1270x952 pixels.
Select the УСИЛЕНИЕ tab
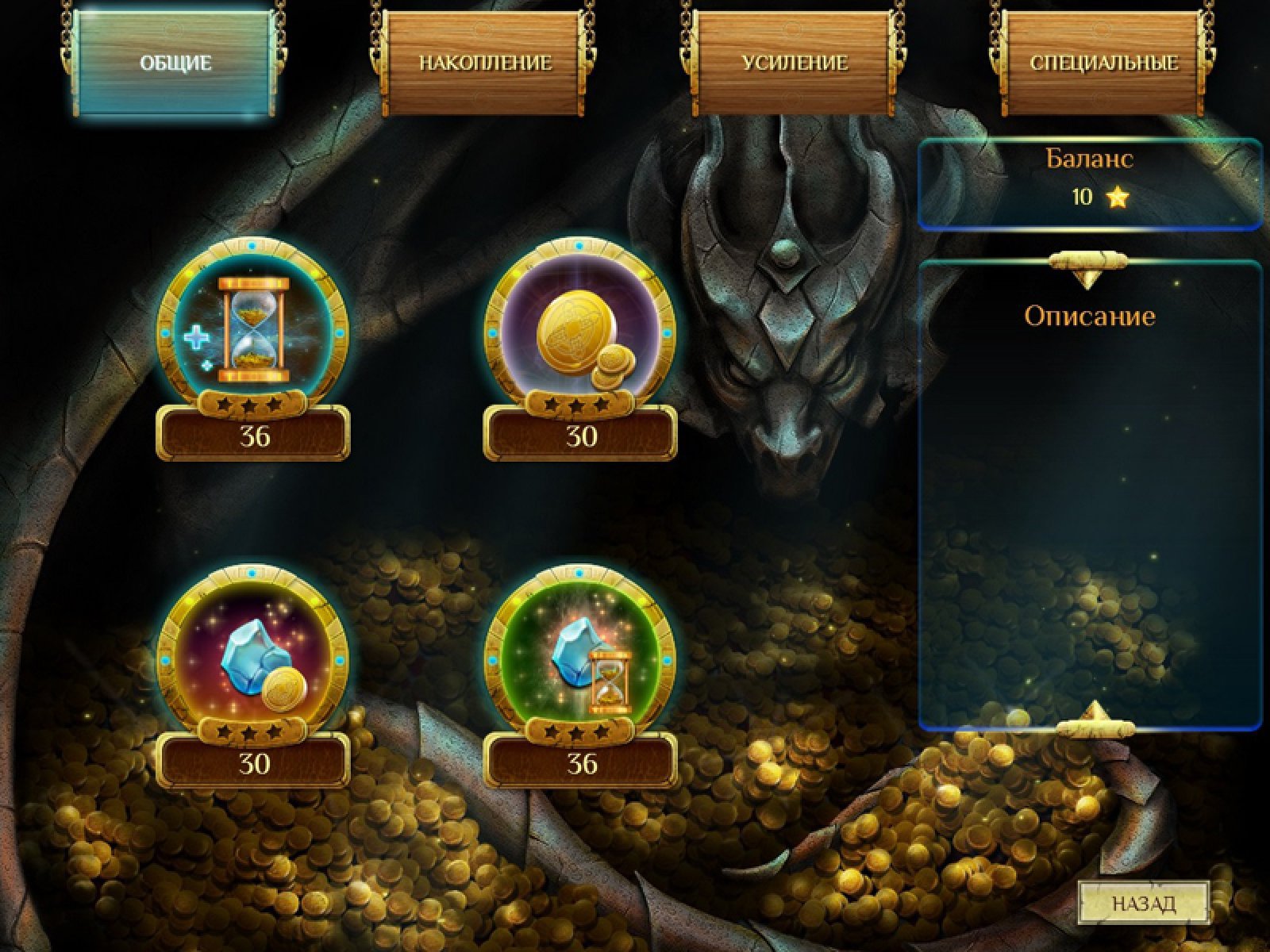795,63
